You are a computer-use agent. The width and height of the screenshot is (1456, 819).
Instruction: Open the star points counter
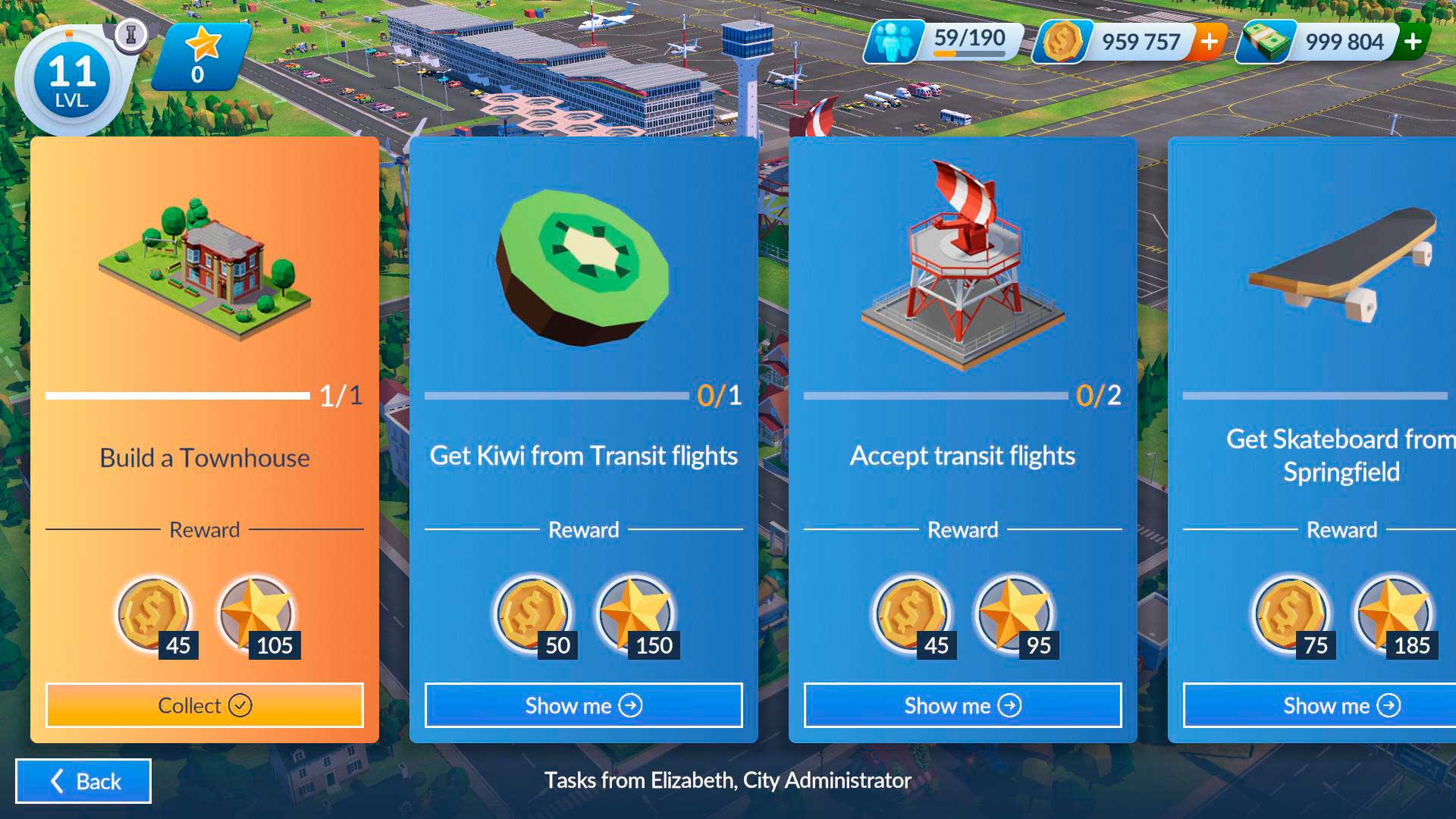pyautogui.click(x=199, y=58)
